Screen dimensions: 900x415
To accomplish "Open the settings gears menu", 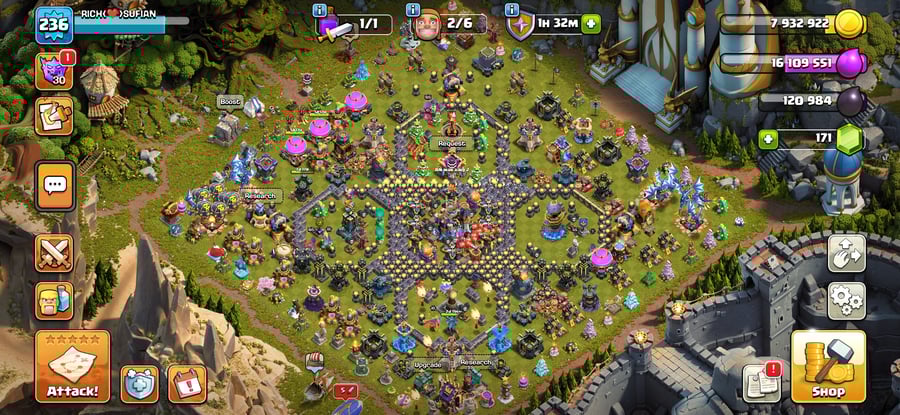I will pos(846,299).
